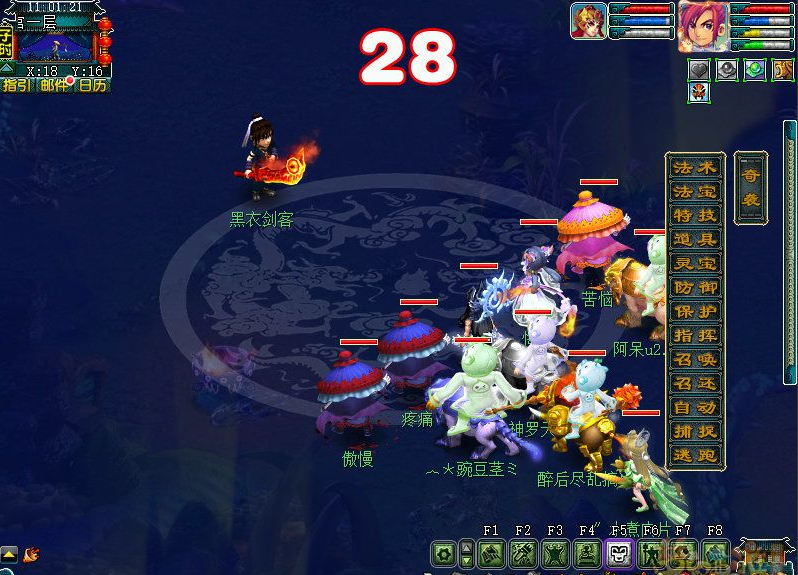
Task: Open the 道具 item command
Action: [695, 240]
